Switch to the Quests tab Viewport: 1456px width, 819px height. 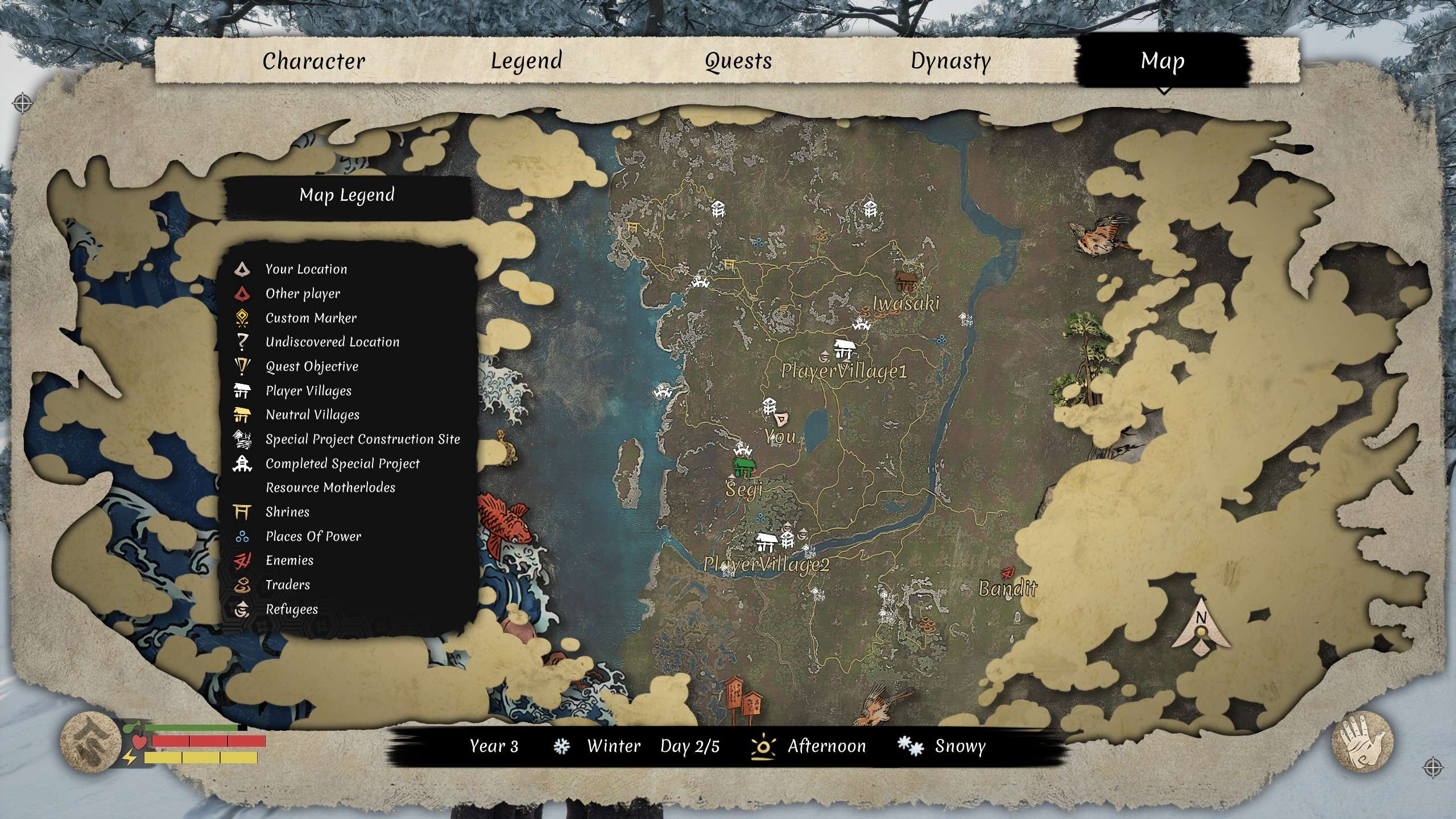(x=737, y=60)
